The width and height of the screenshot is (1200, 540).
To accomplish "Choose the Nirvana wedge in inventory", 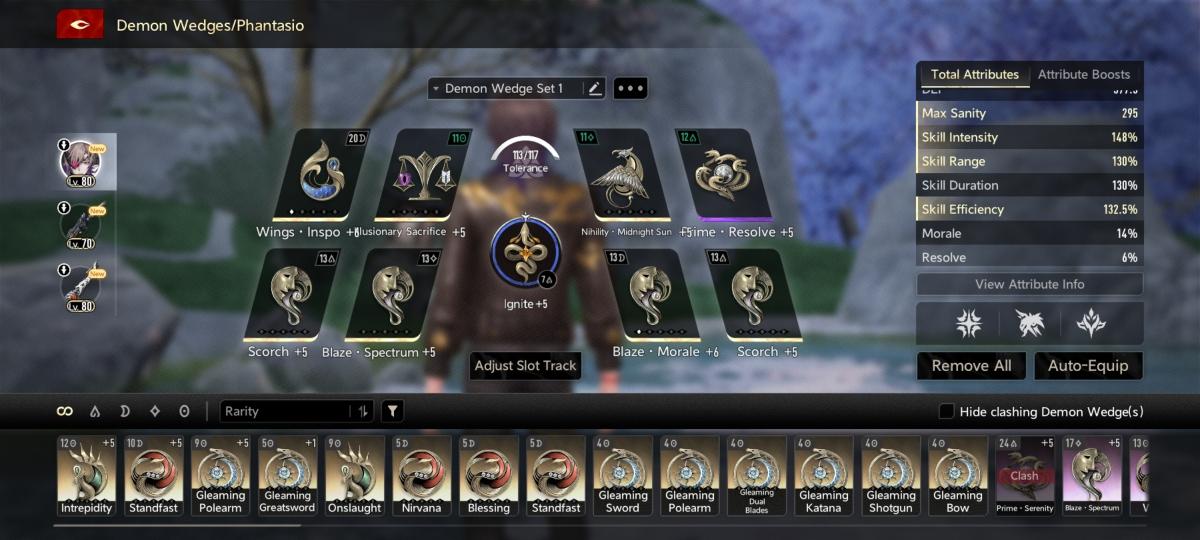I will (x=422, y=474).
